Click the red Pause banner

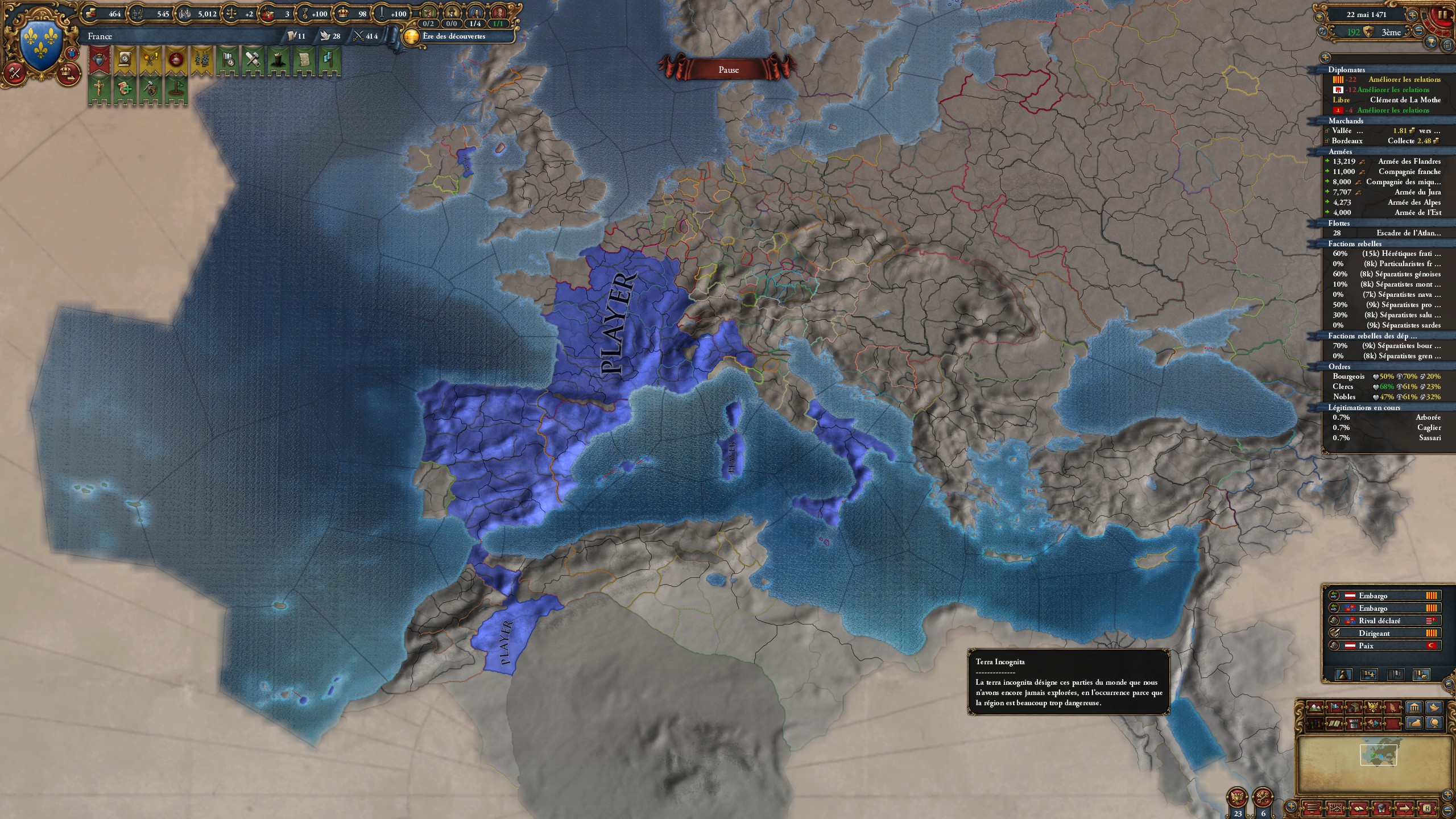(x=730, y=69)
